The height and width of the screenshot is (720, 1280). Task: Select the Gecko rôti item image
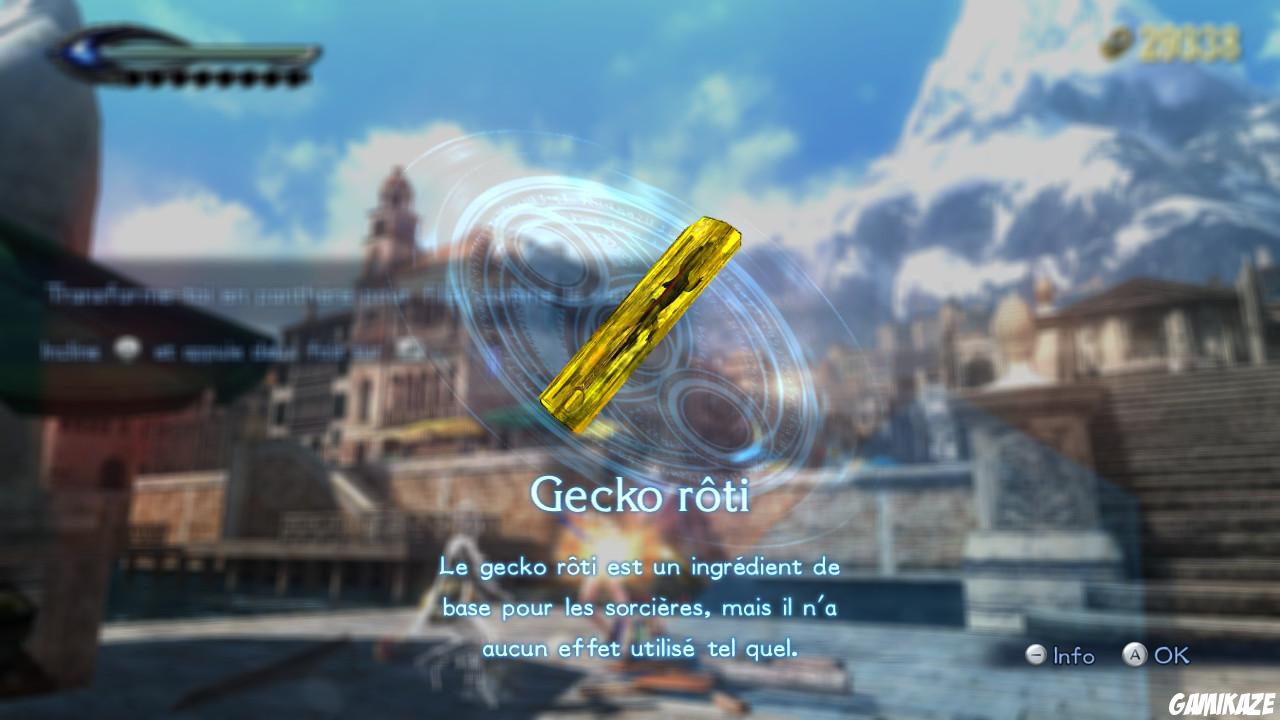pyautogui.click(x=640, y=320)
